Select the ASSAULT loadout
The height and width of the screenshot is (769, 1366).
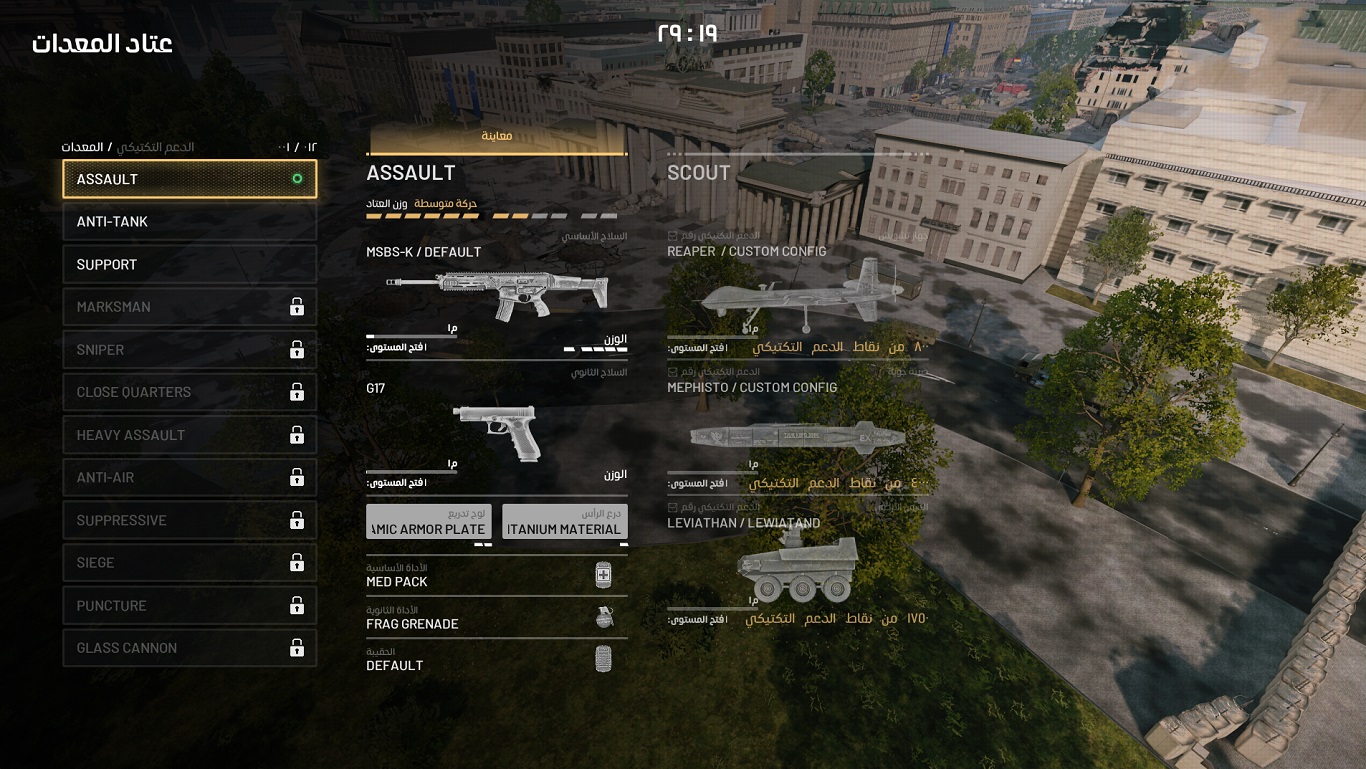(x=189, y=179)
